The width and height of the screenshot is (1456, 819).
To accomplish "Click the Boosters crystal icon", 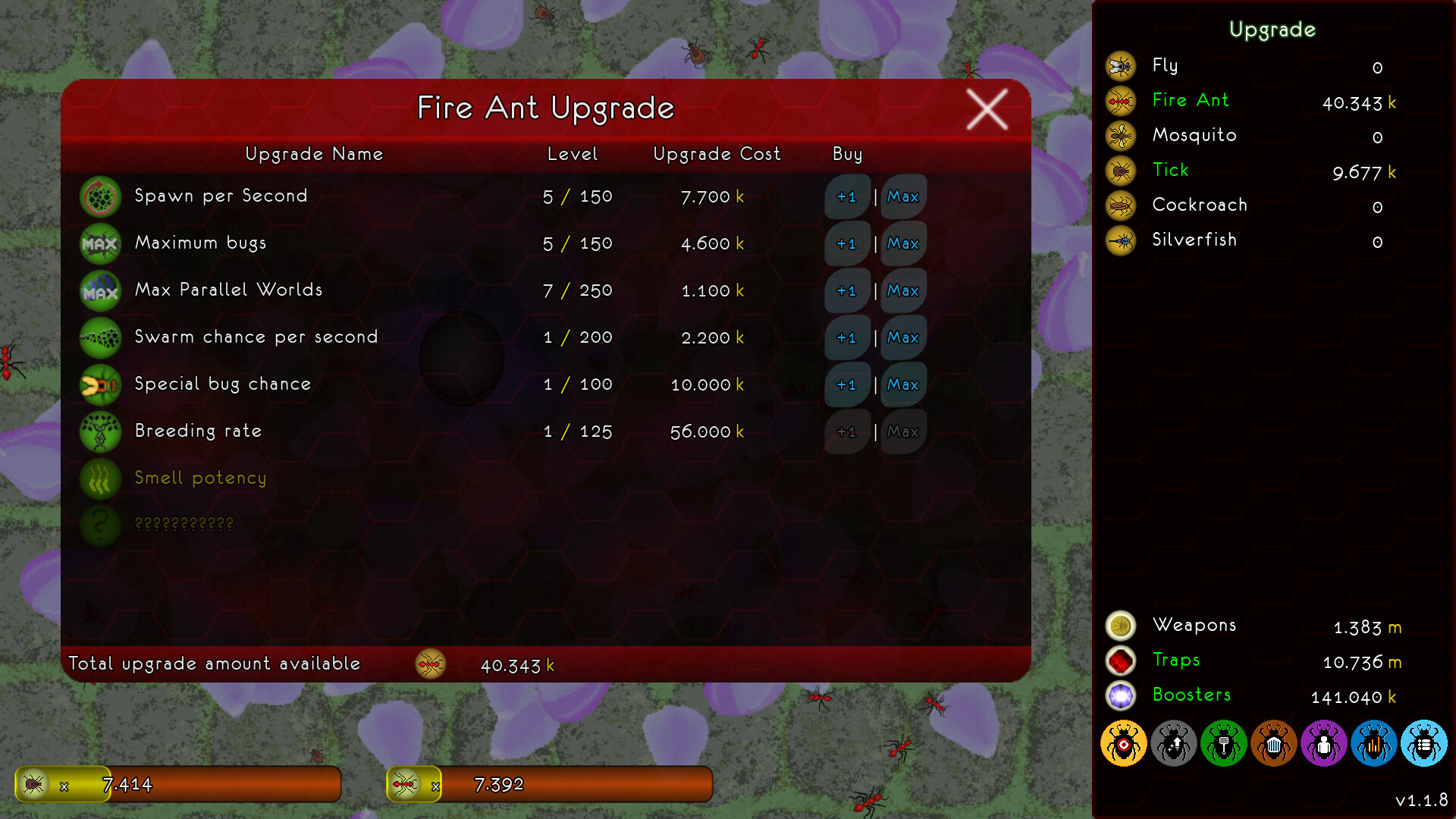I will coord(1122,695).
